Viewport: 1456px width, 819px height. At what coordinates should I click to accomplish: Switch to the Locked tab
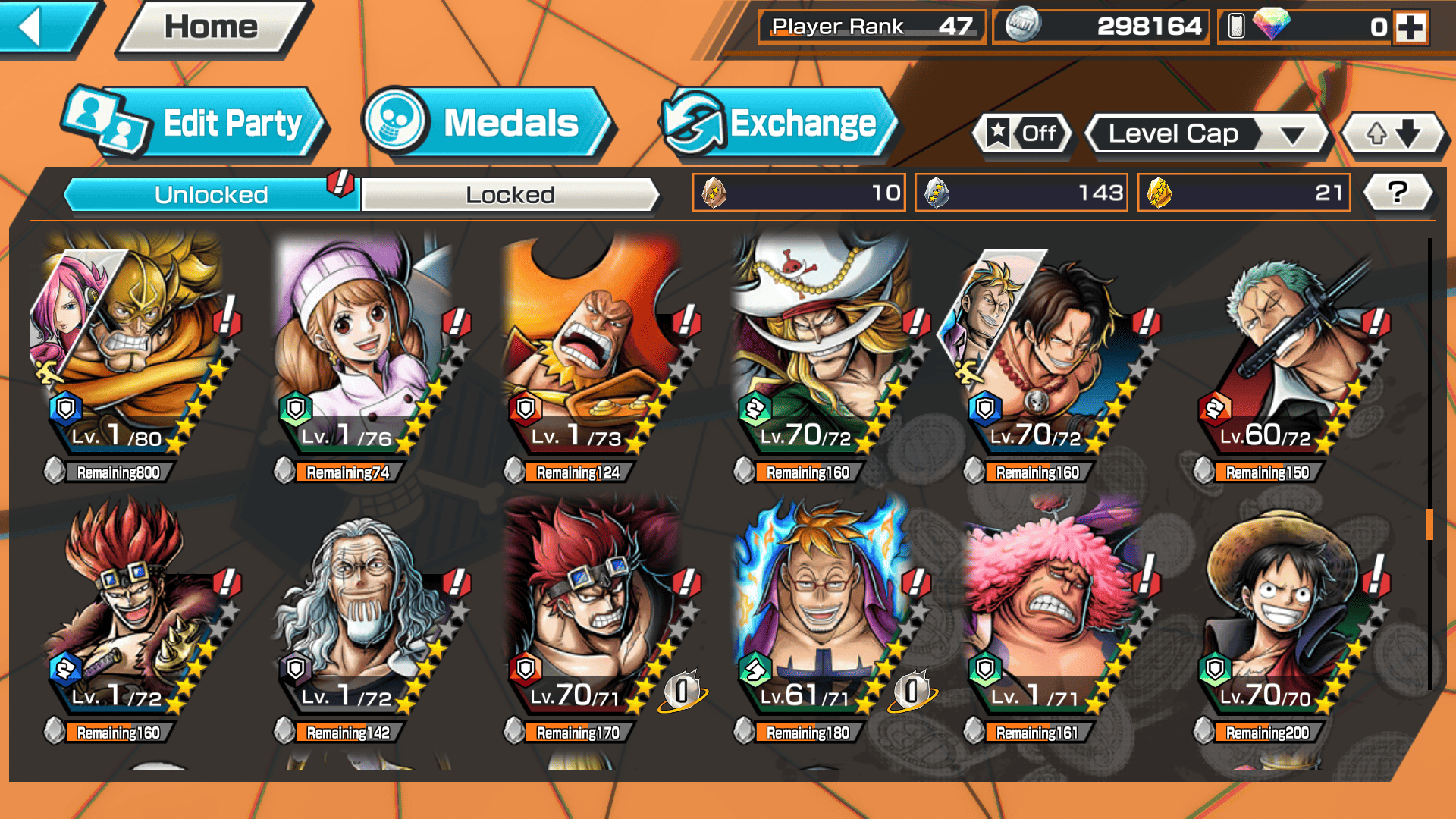[x=510, y=195]
